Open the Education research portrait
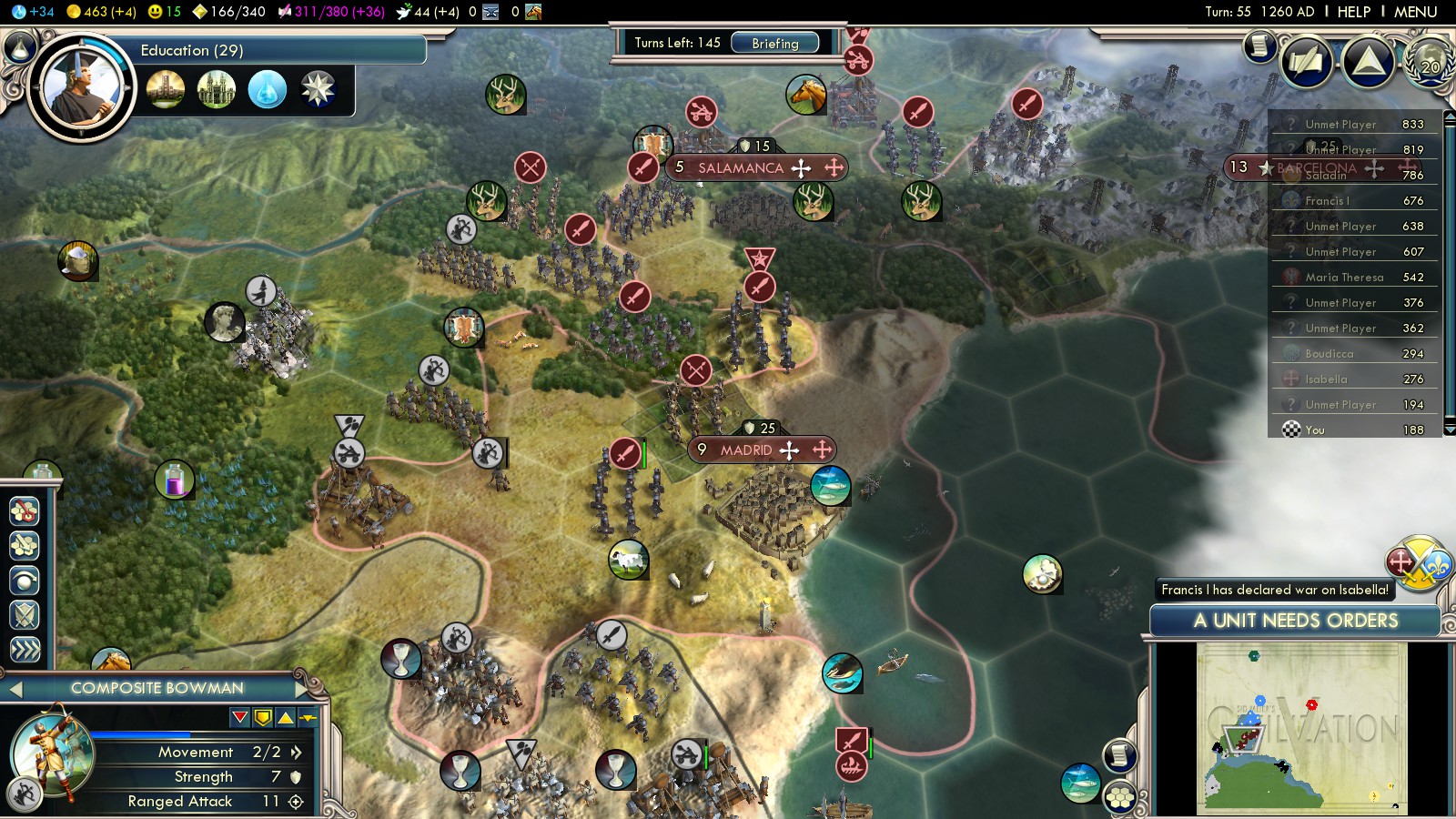This screenshot has width=1456, height=819. [81, 88]
